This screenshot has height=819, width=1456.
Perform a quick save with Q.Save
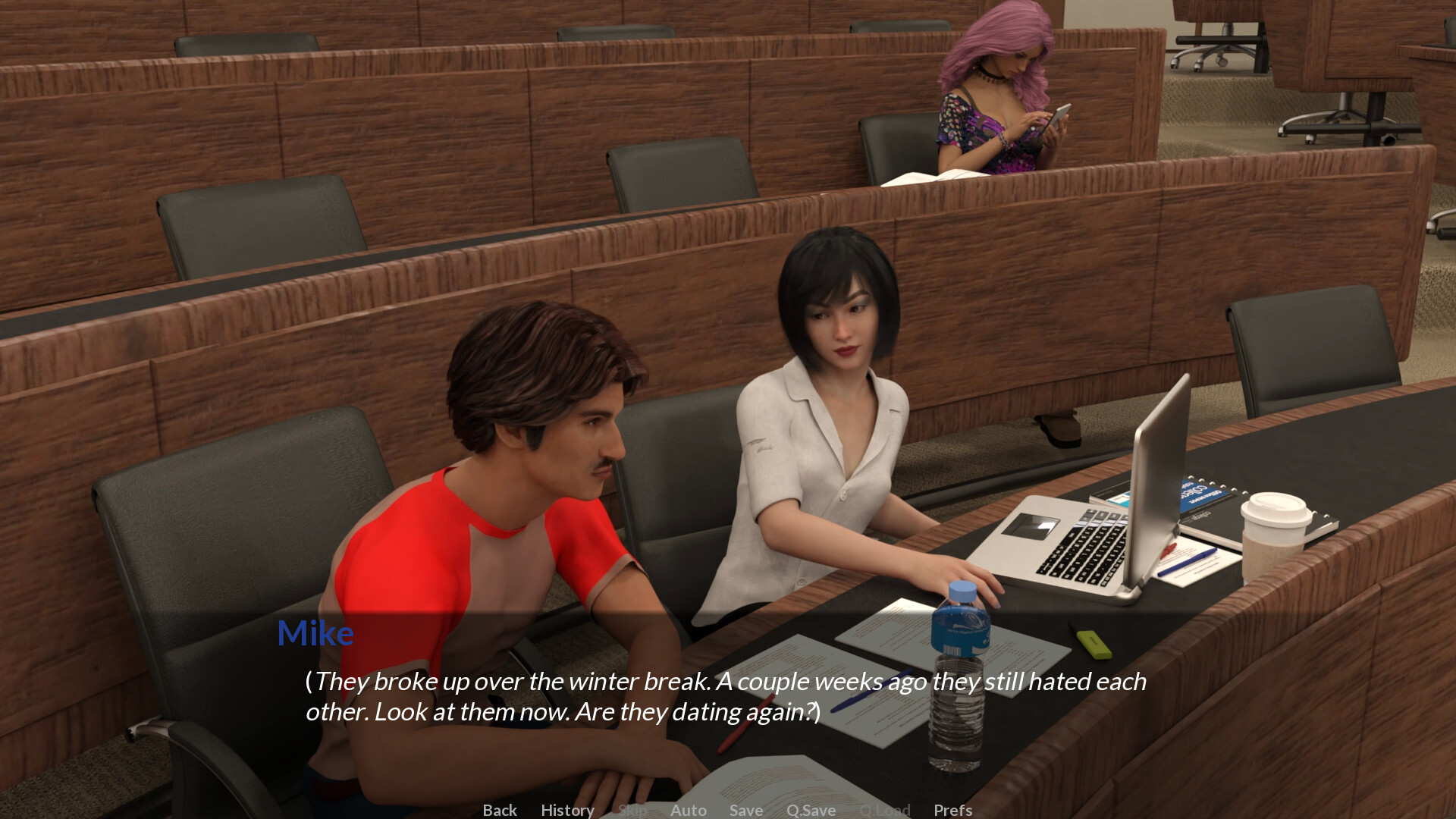[x=811, y=810]
